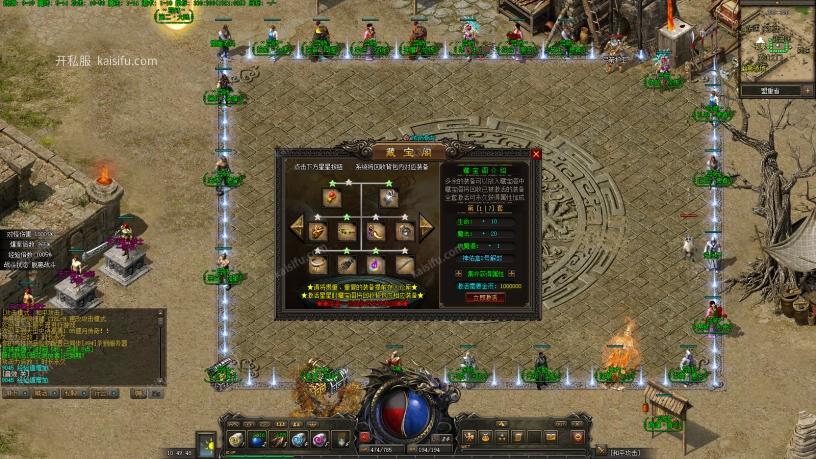Use the blue spiral scroll hotbar slot

pyautogui.click(x=298, y=440)
